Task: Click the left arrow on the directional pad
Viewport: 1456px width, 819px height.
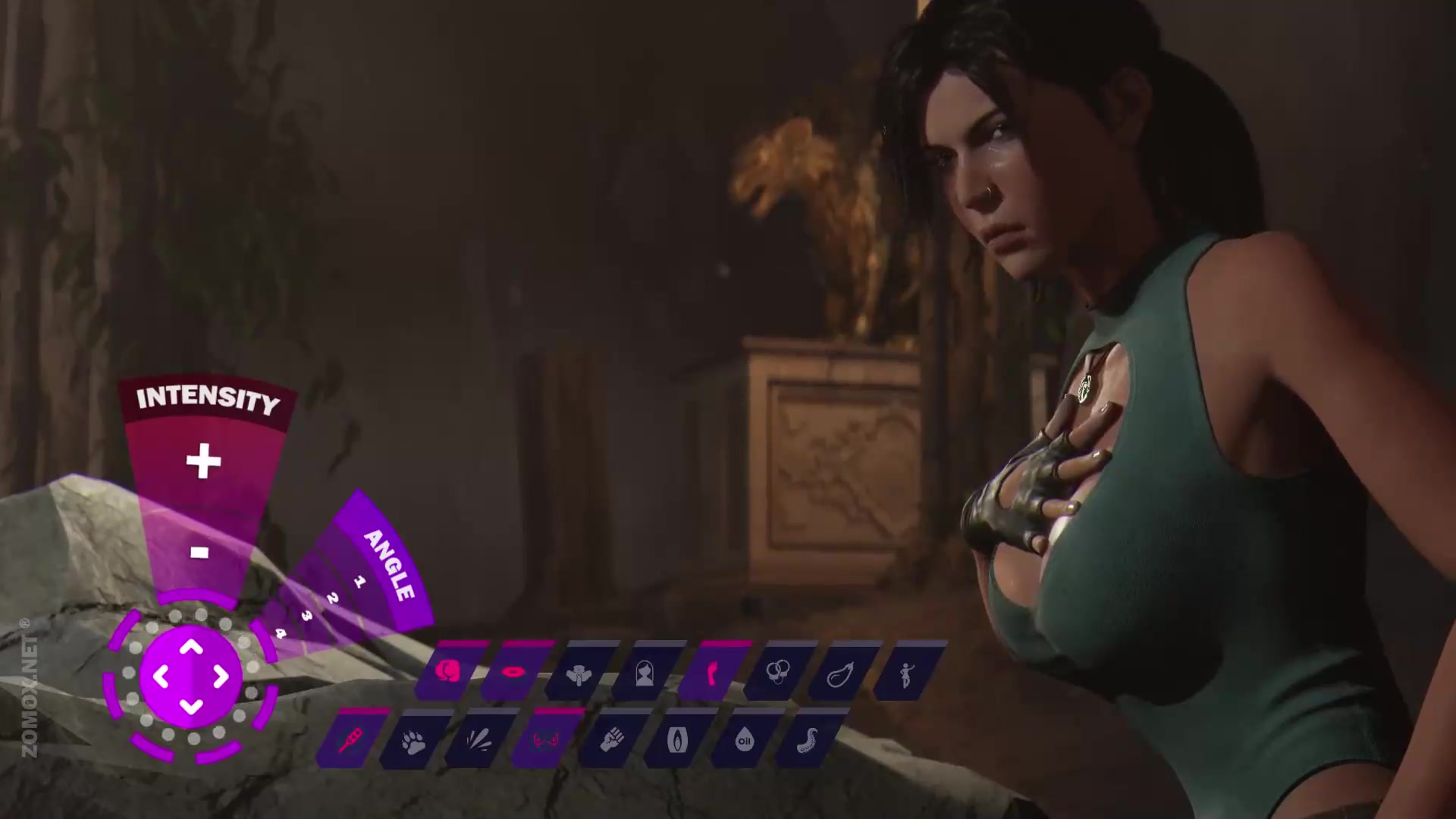Action: [161, 676]
